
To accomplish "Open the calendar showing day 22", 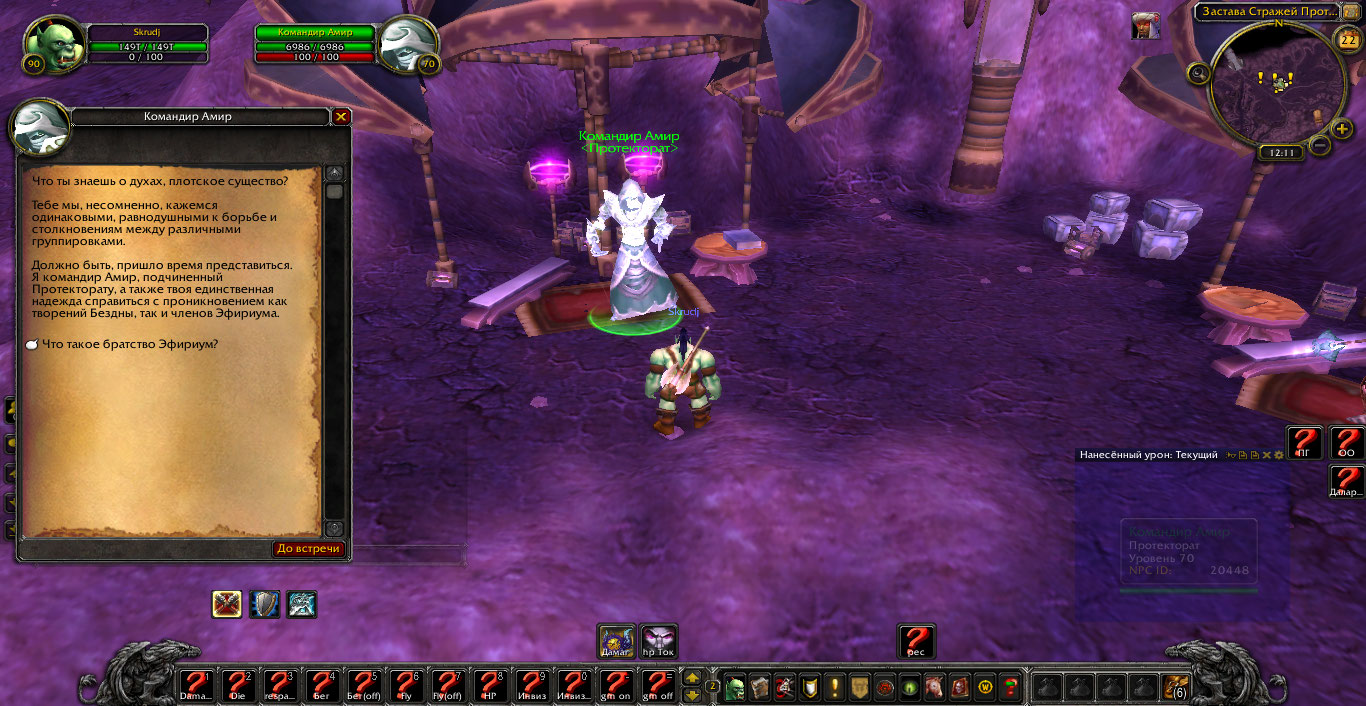I will 1346,40.
